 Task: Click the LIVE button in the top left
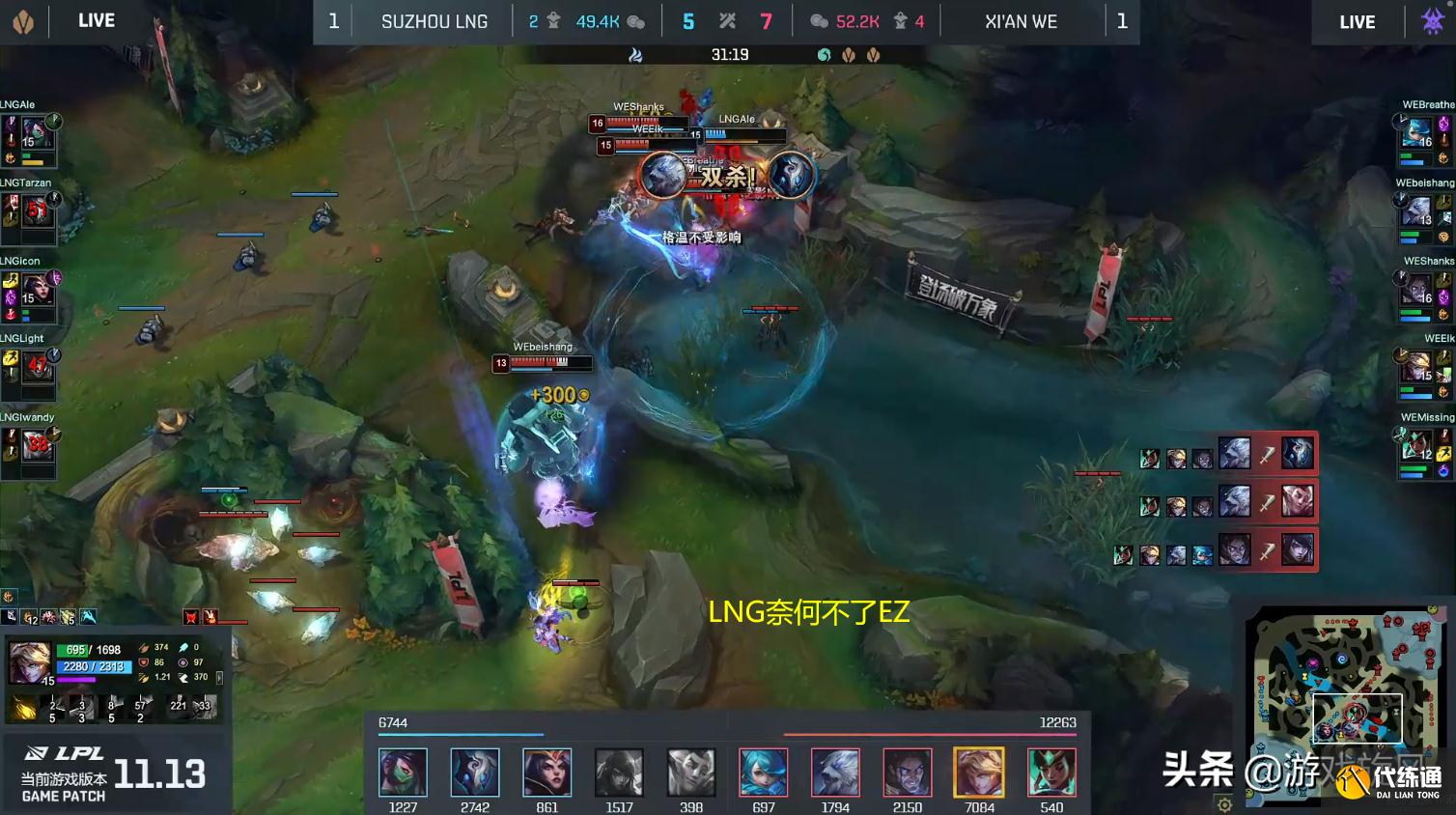coord(94,21)
